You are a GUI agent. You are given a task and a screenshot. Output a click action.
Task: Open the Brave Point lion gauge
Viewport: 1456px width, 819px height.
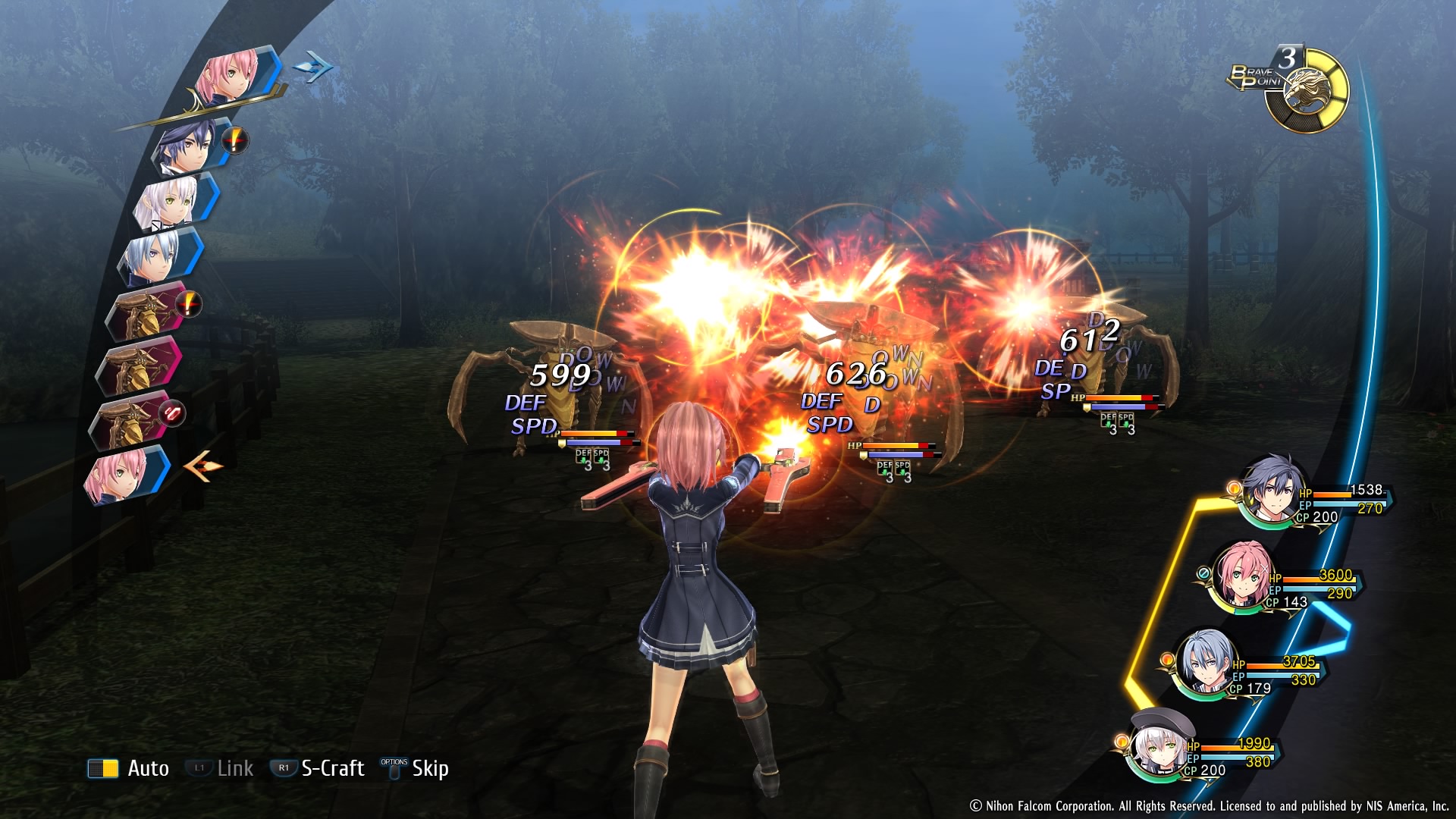1306,91
